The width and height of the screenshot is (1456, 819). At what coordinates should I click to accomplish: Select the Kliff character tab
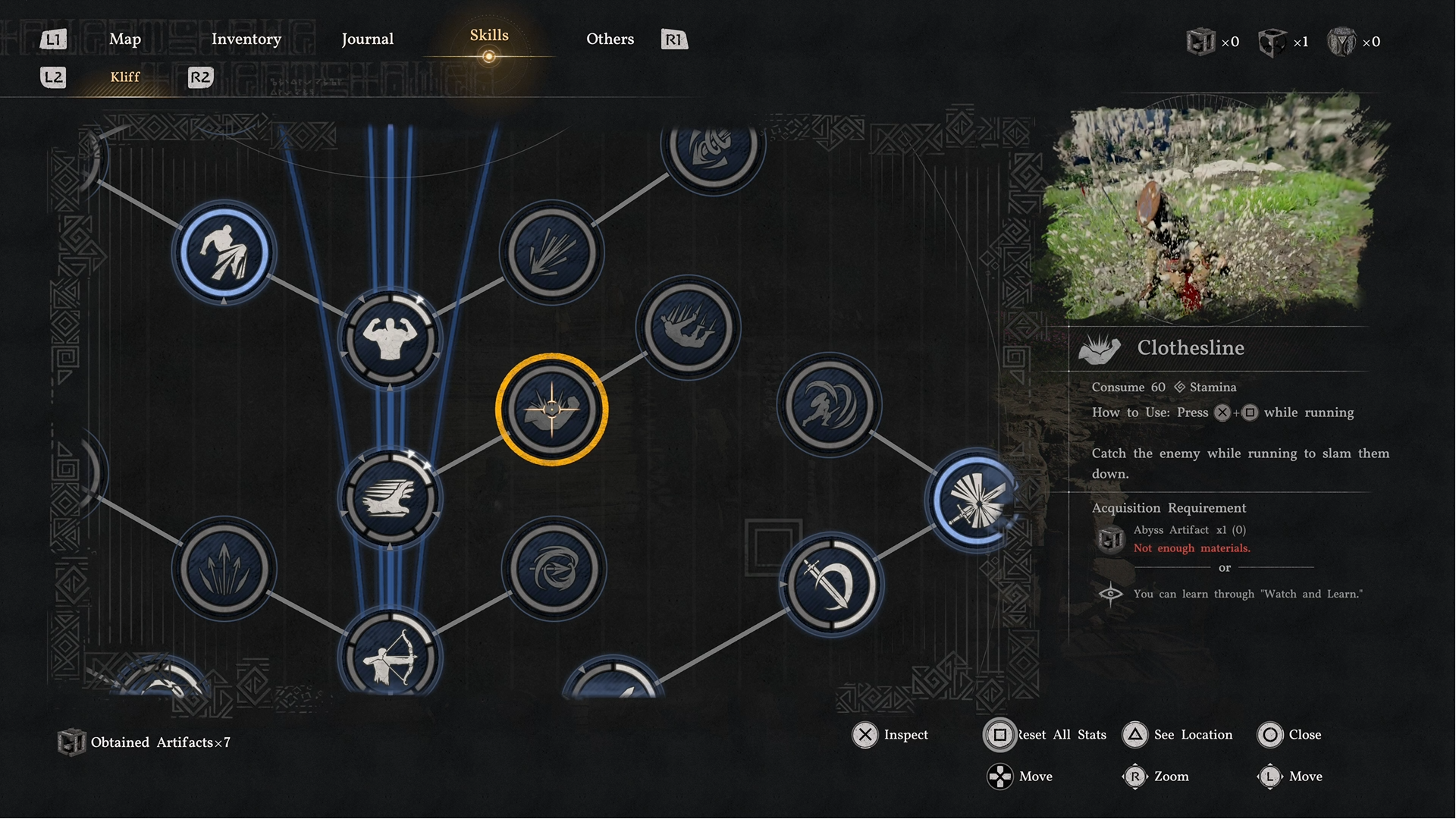click(125, 77)
